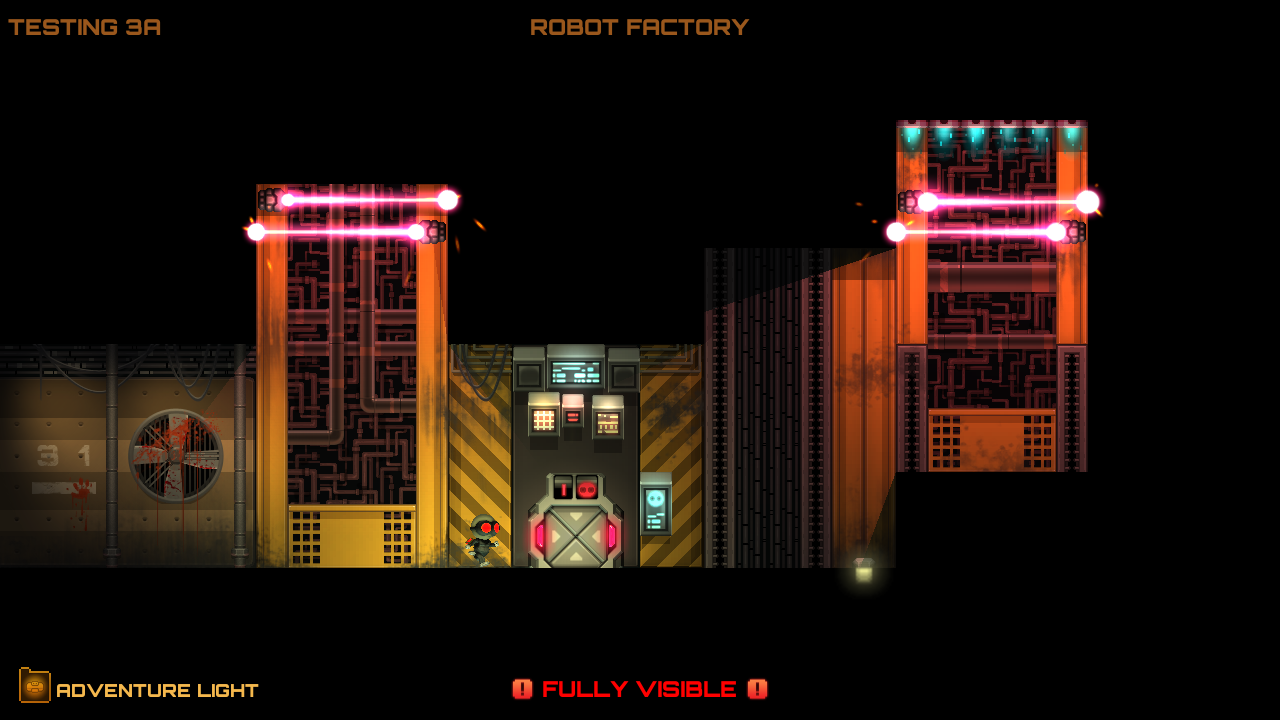
Task: Click the Adventure Light text label
Action: pyautogui.click(x=158, y=689)
